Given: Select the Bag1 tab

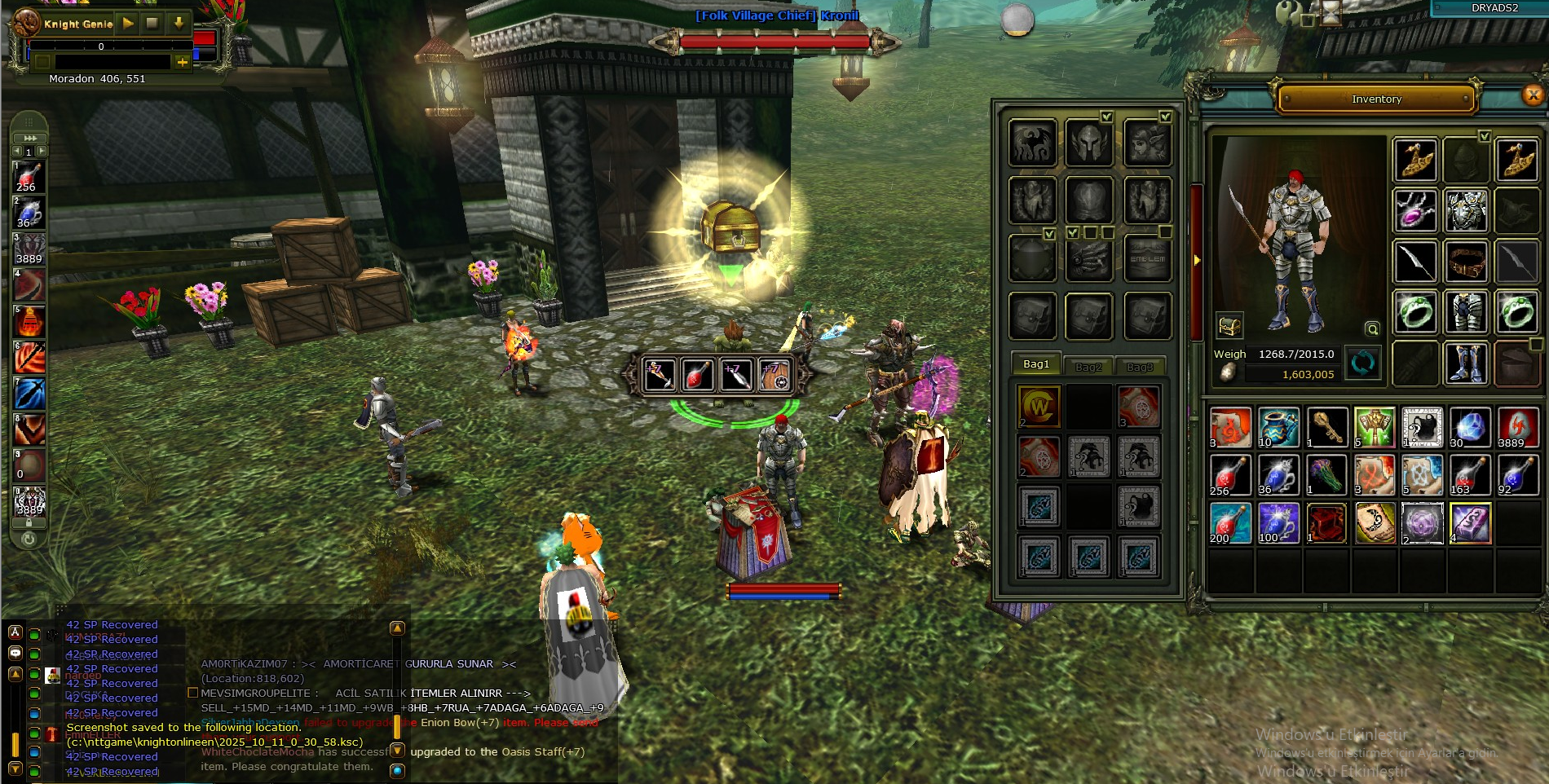Looking at the screenshot, I should click(1036, 364).
